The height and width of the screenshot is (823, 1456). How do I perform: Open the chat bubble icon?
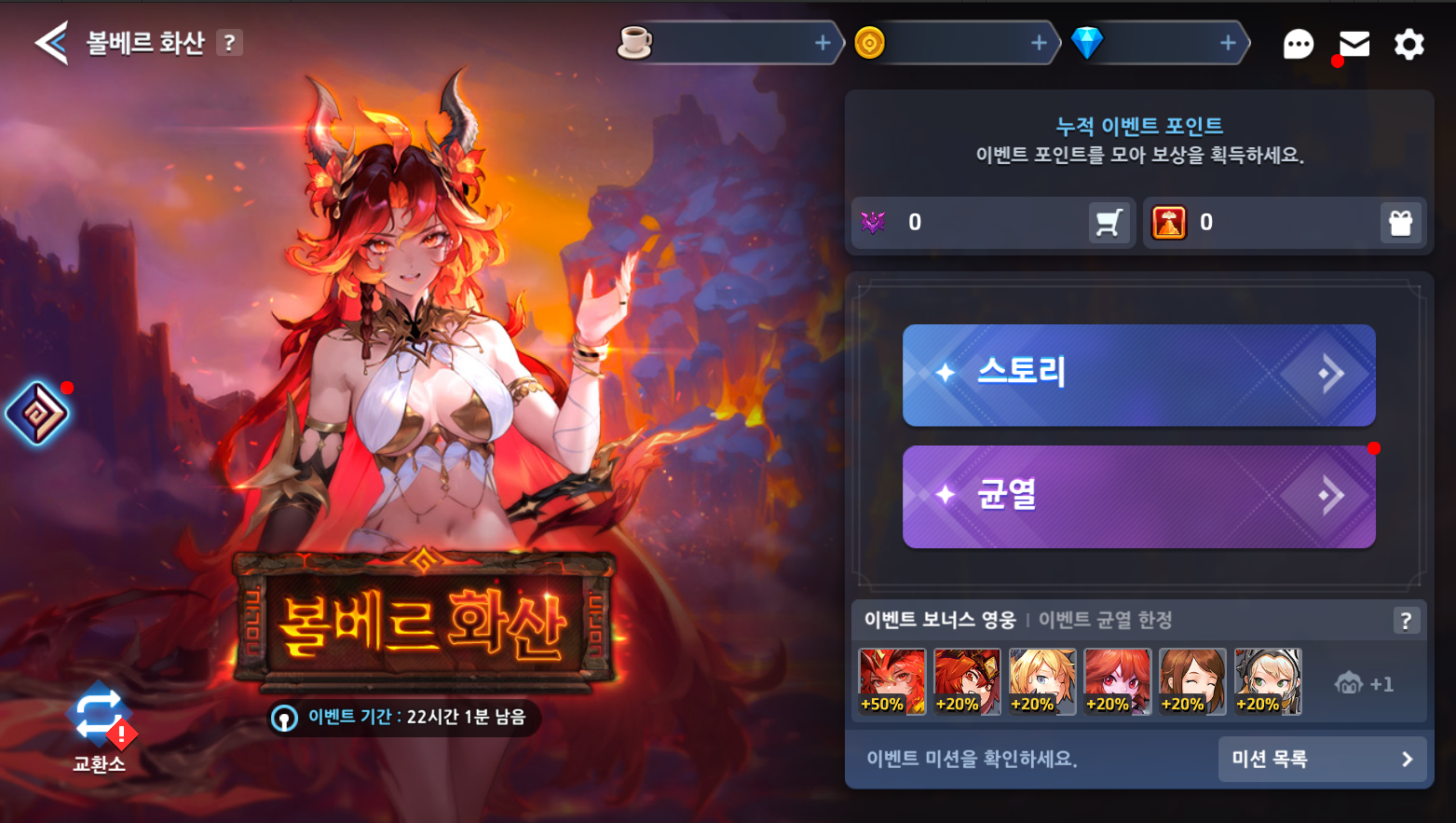point(1298,44)
